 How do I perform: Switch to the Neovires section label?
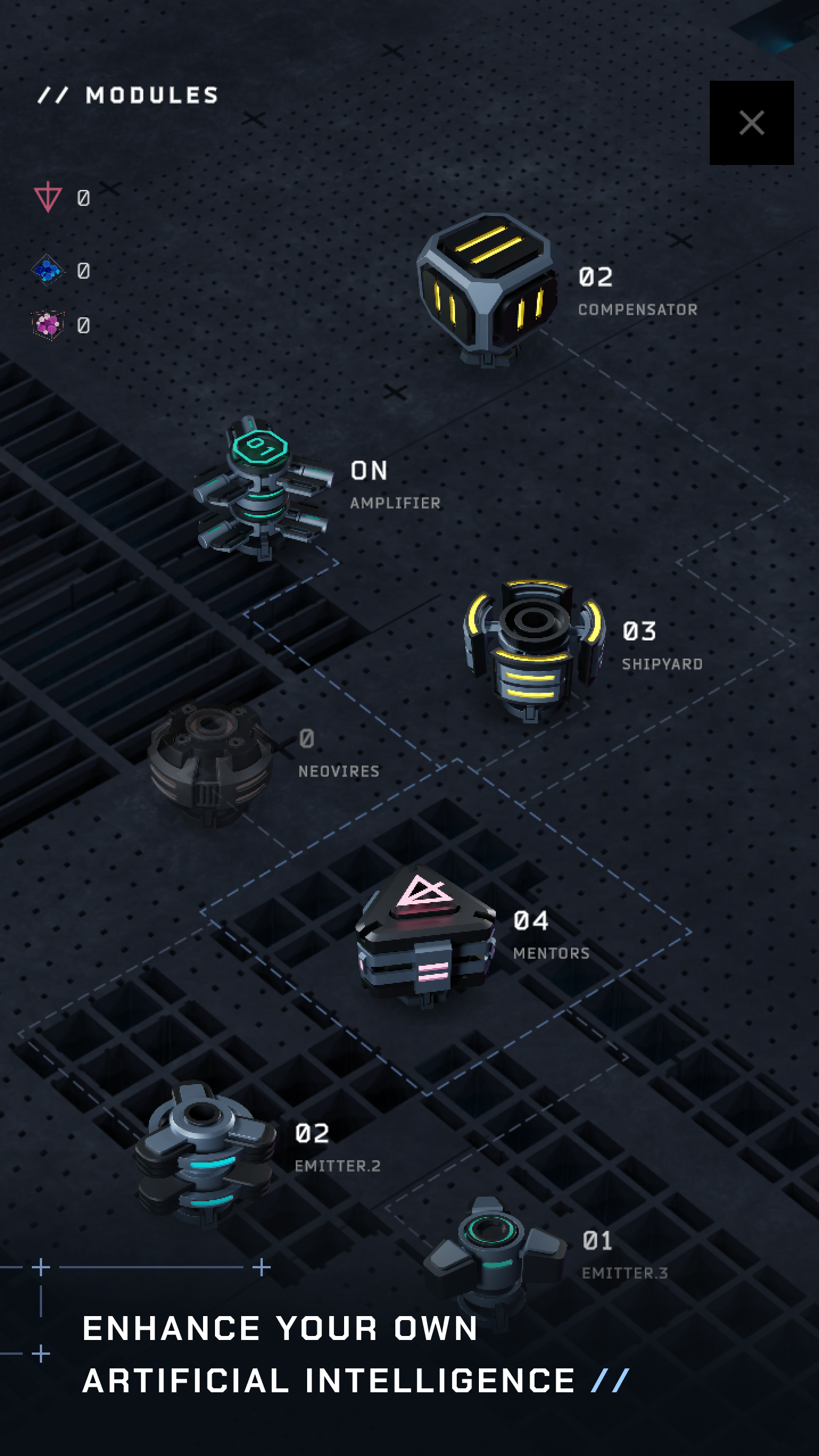338,771
